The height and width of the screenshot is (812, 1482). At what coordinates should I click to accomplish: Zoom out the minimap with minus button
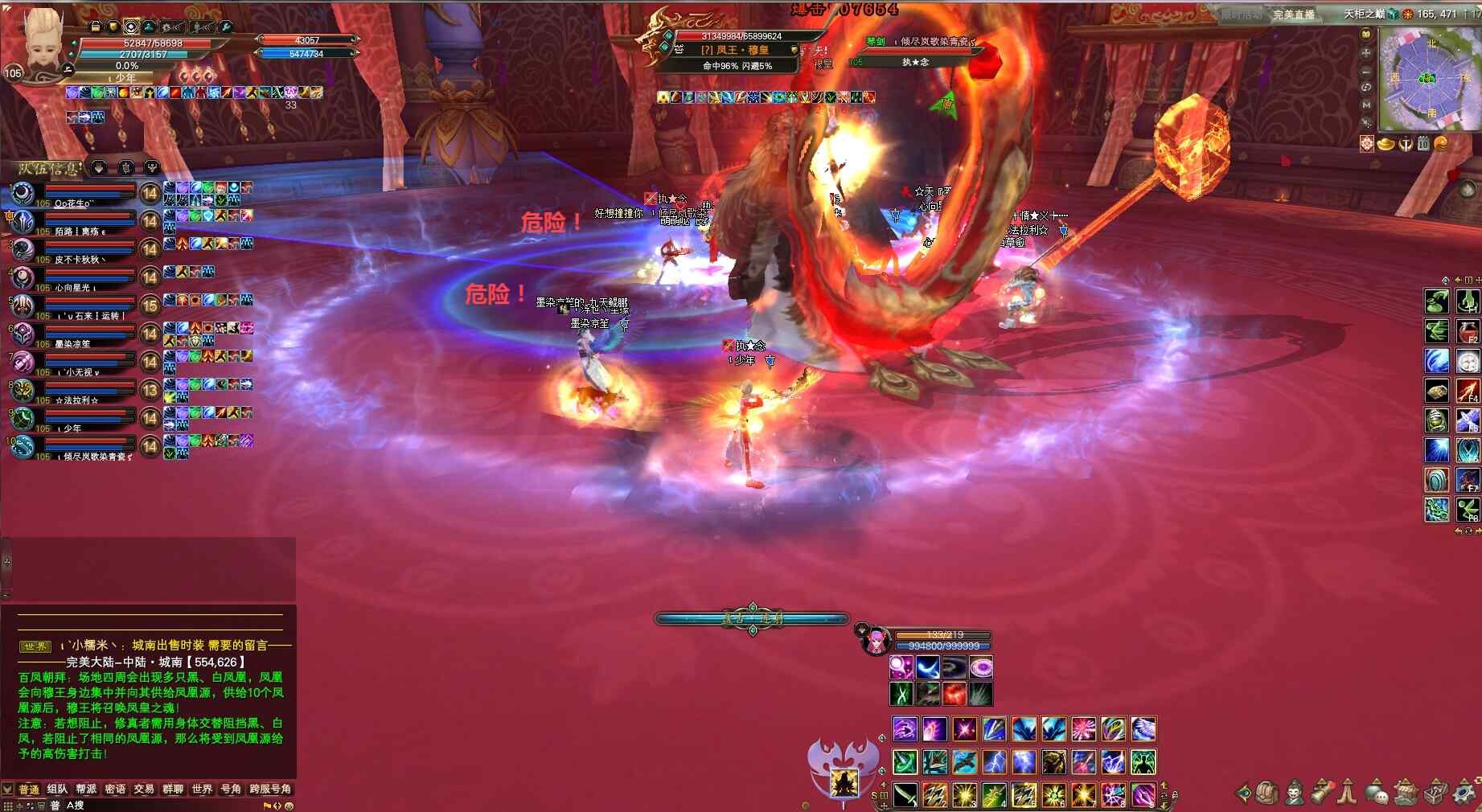1365,71
